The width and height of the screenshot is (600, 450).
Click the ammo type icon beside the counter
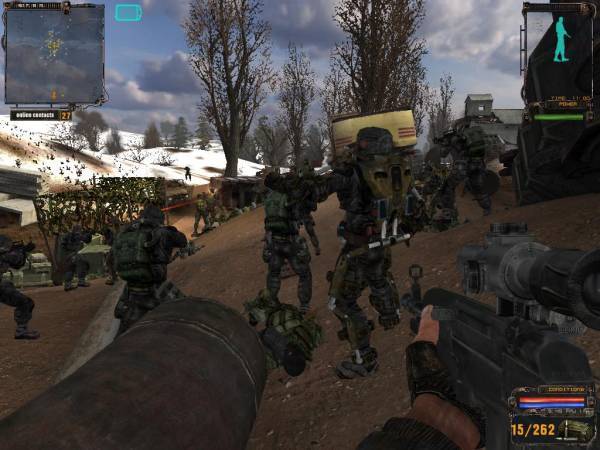[573, 429]
